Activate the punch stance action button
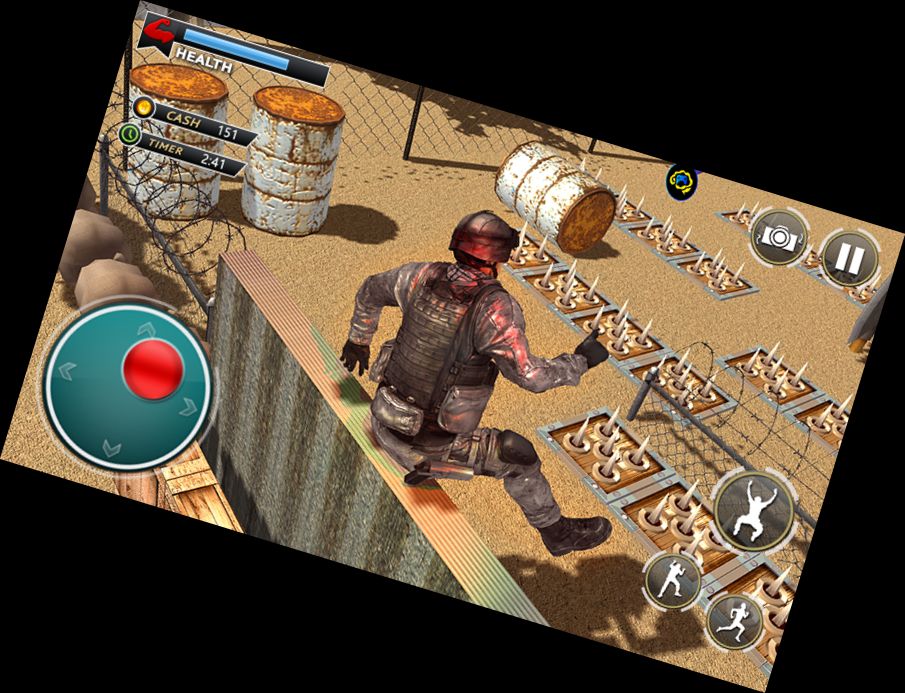Viewport: 905px width, 693px height. [x=671, y=579]
